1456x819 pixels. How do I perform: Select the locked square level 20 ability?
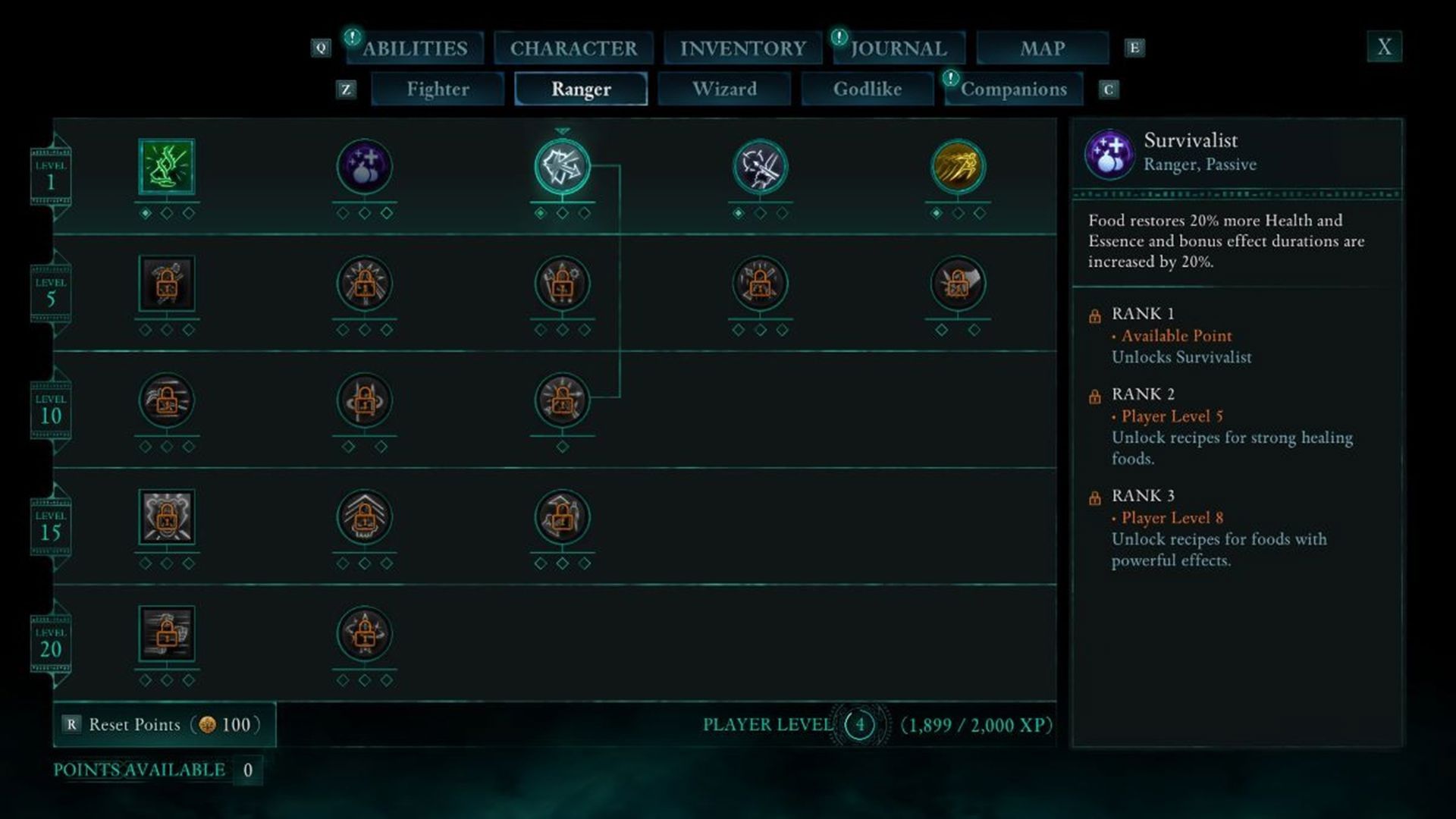pos(167,634)
